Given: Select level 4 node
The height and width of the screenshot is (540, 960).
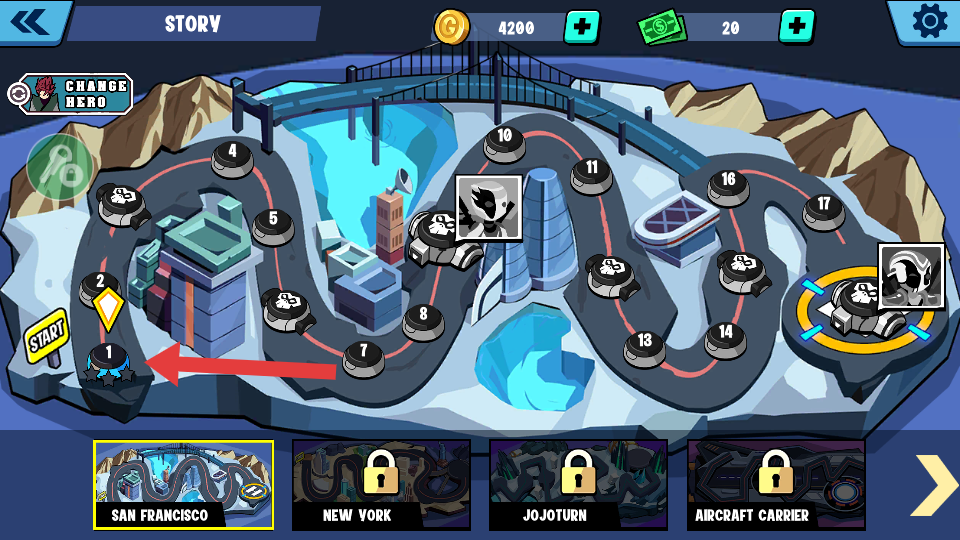Looking at the screenshot, I should pos(232,155).
